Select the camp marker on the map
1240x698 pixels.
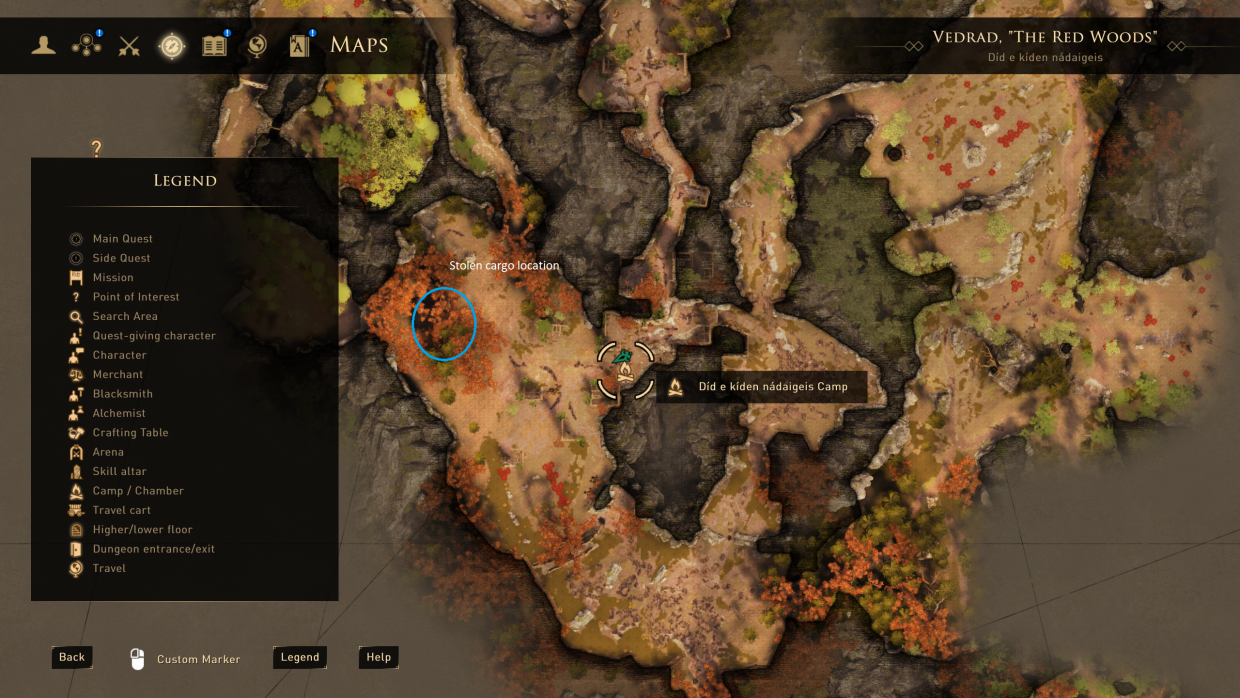[626, 370]
